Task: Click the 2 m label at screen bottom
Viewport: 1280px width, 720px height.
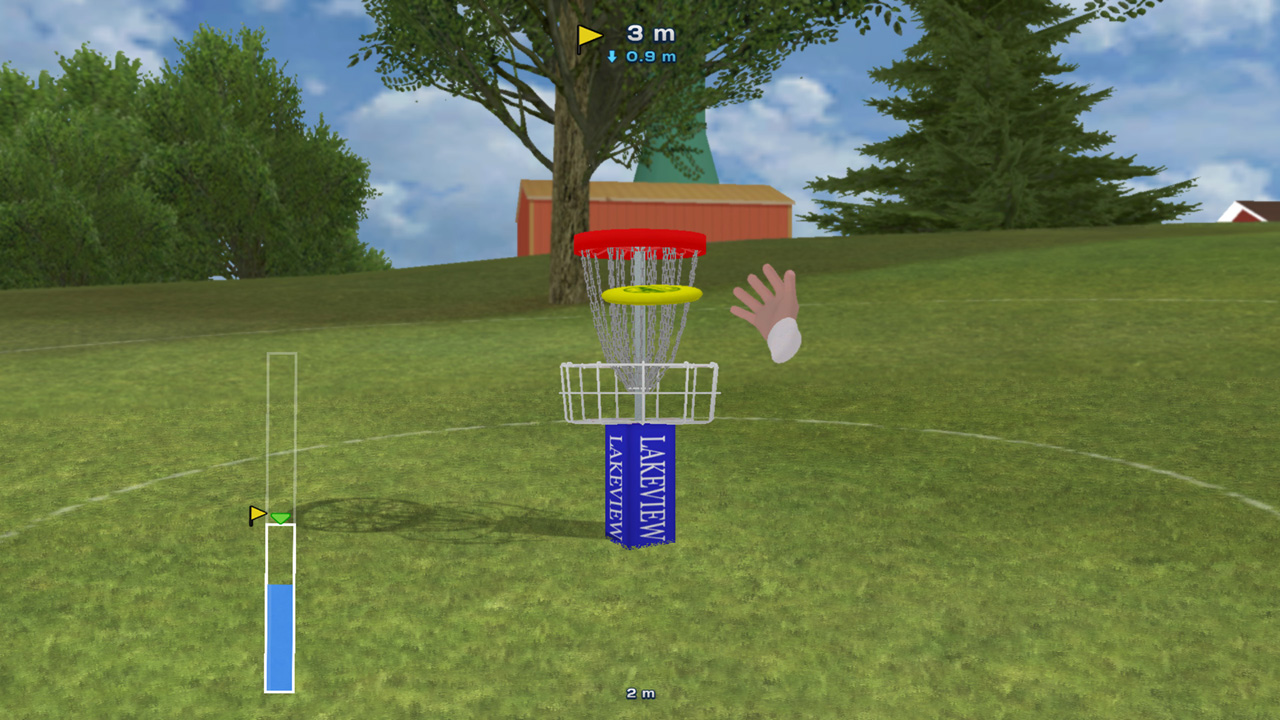Action: coord(641,693)
